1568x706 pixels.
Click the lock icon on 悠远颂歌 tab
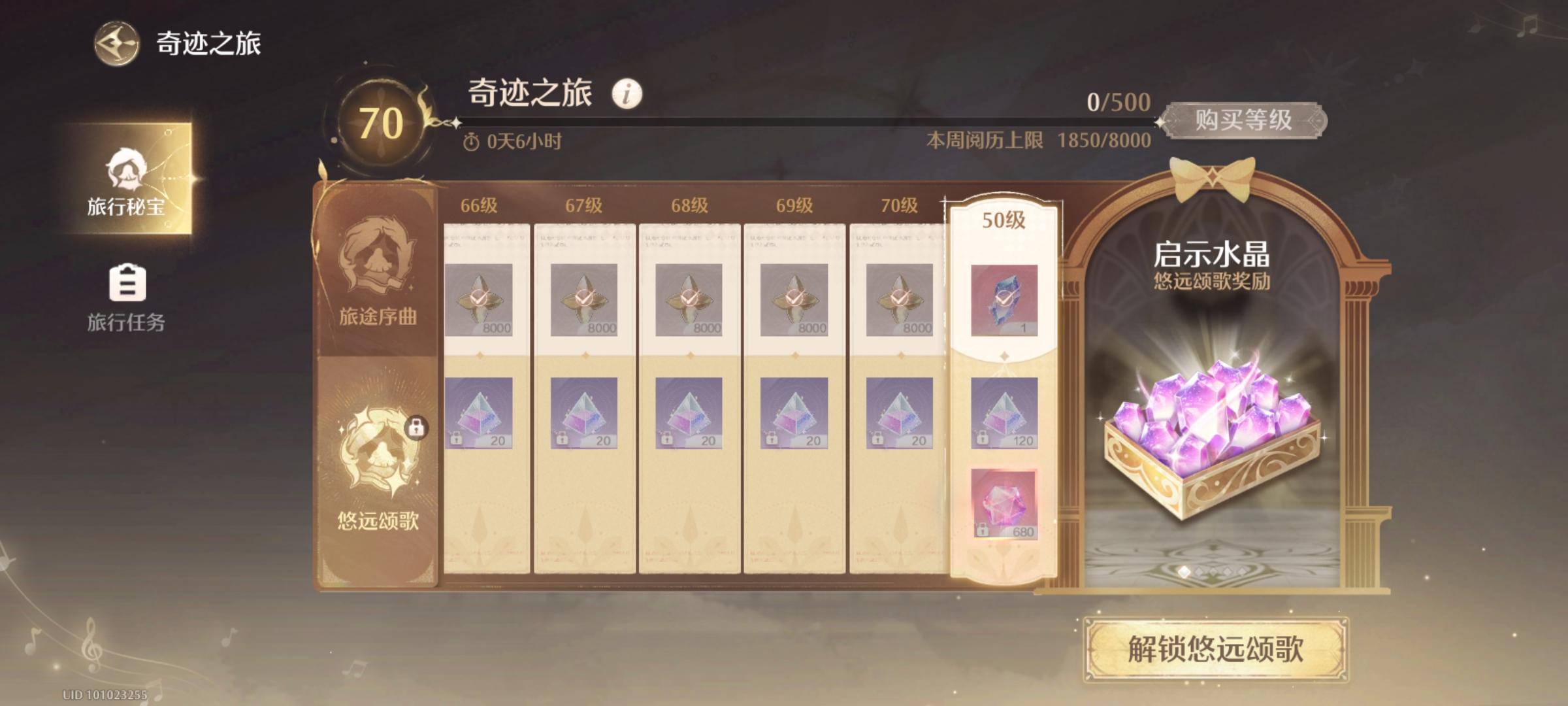(x=414, y=428)
